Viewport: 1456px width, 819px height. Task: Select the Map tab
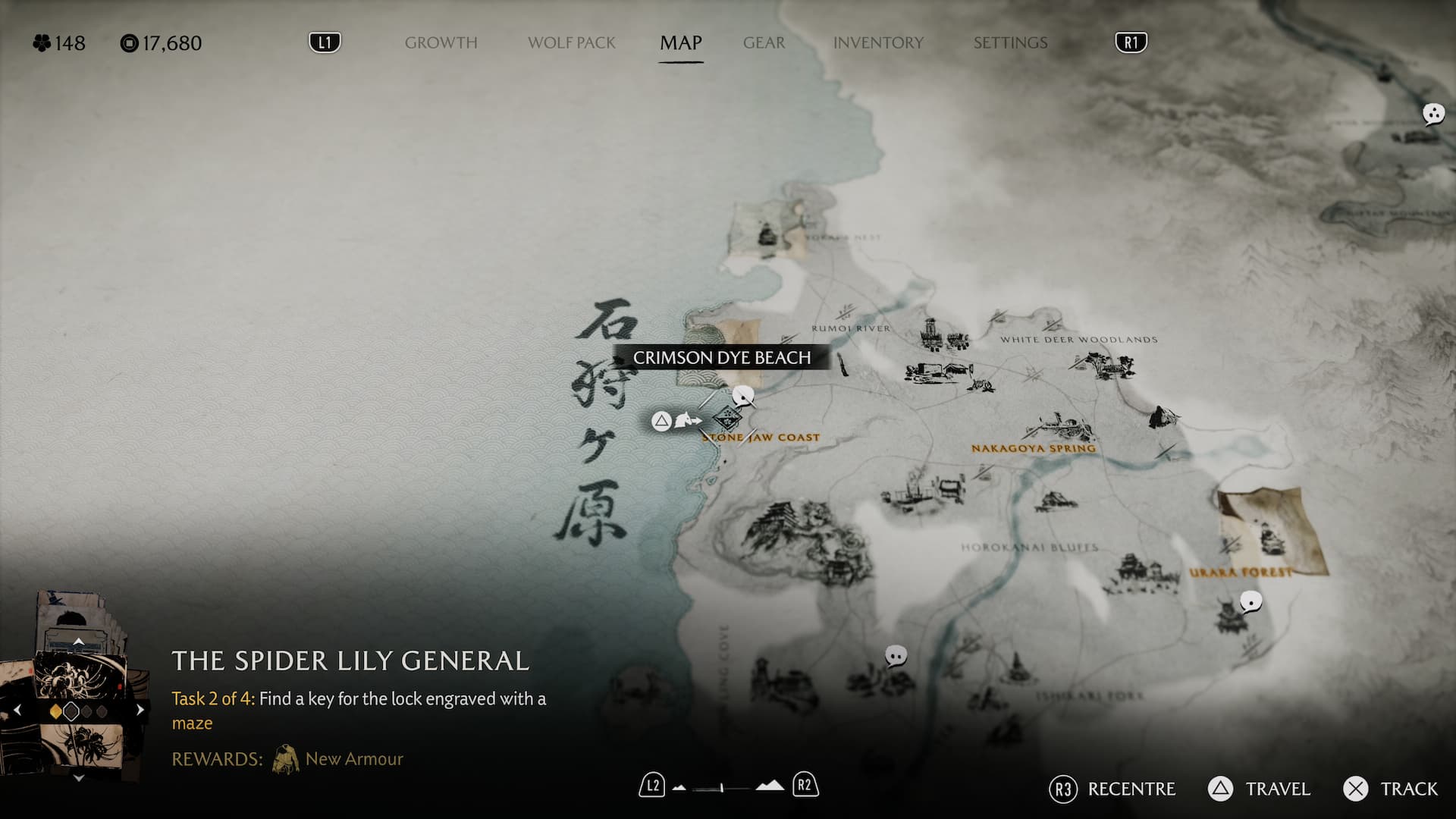click(680, 42)
